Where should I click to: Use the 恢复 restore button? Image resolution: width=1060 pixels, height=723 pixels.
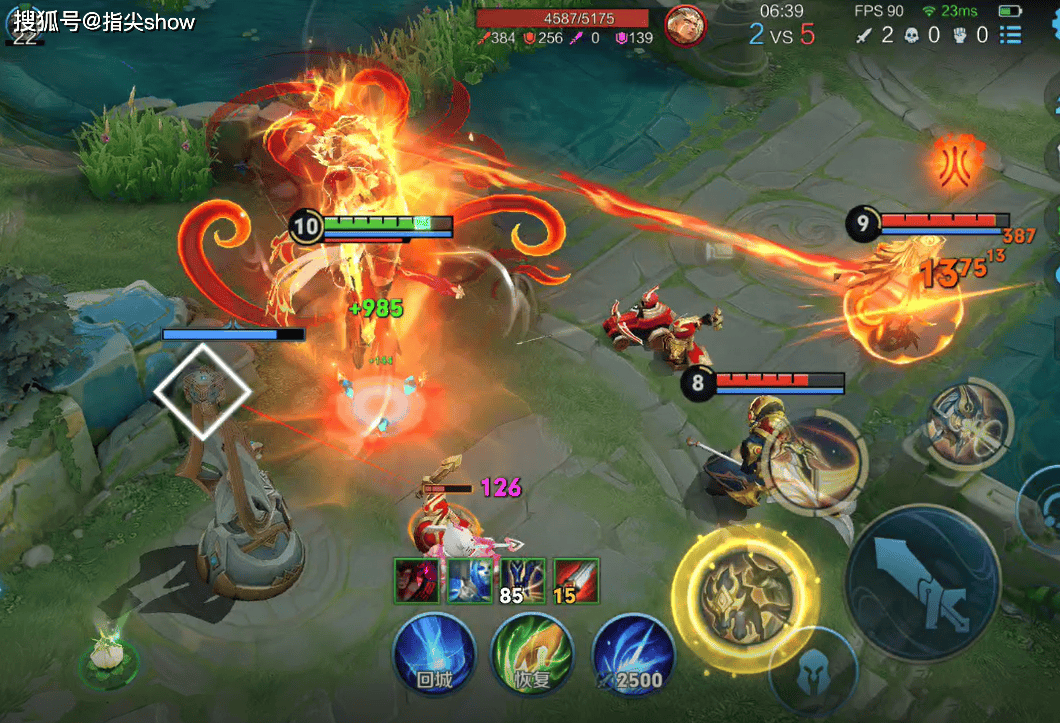tap(532, 655)
